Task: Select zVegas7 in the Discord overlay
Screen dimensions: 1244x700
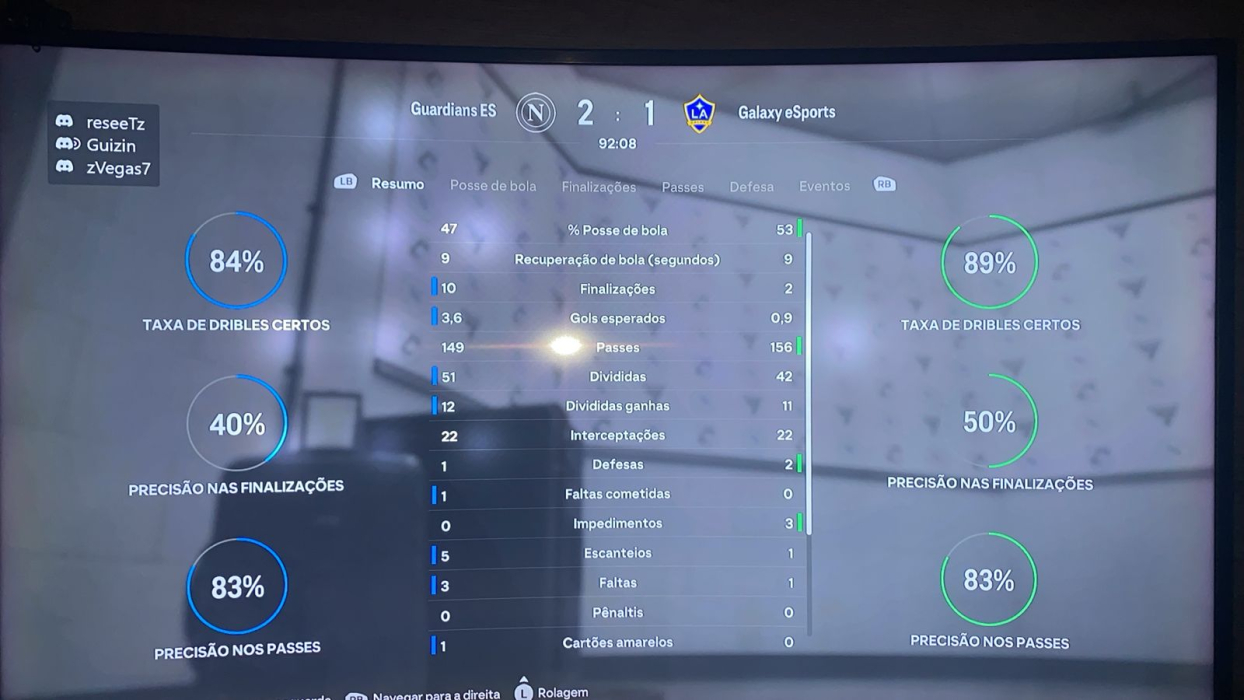Action: pyautogui.click(x=118, y=168)
